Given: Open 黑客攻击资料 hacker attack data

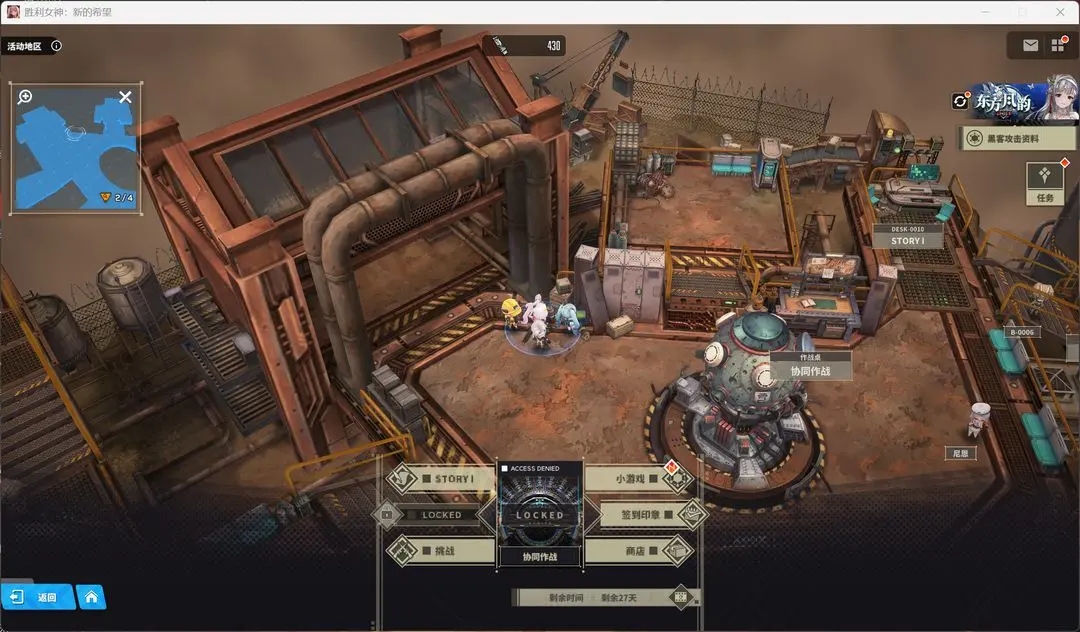Looking at the screenshot, I should click(x=1017, y=138).
